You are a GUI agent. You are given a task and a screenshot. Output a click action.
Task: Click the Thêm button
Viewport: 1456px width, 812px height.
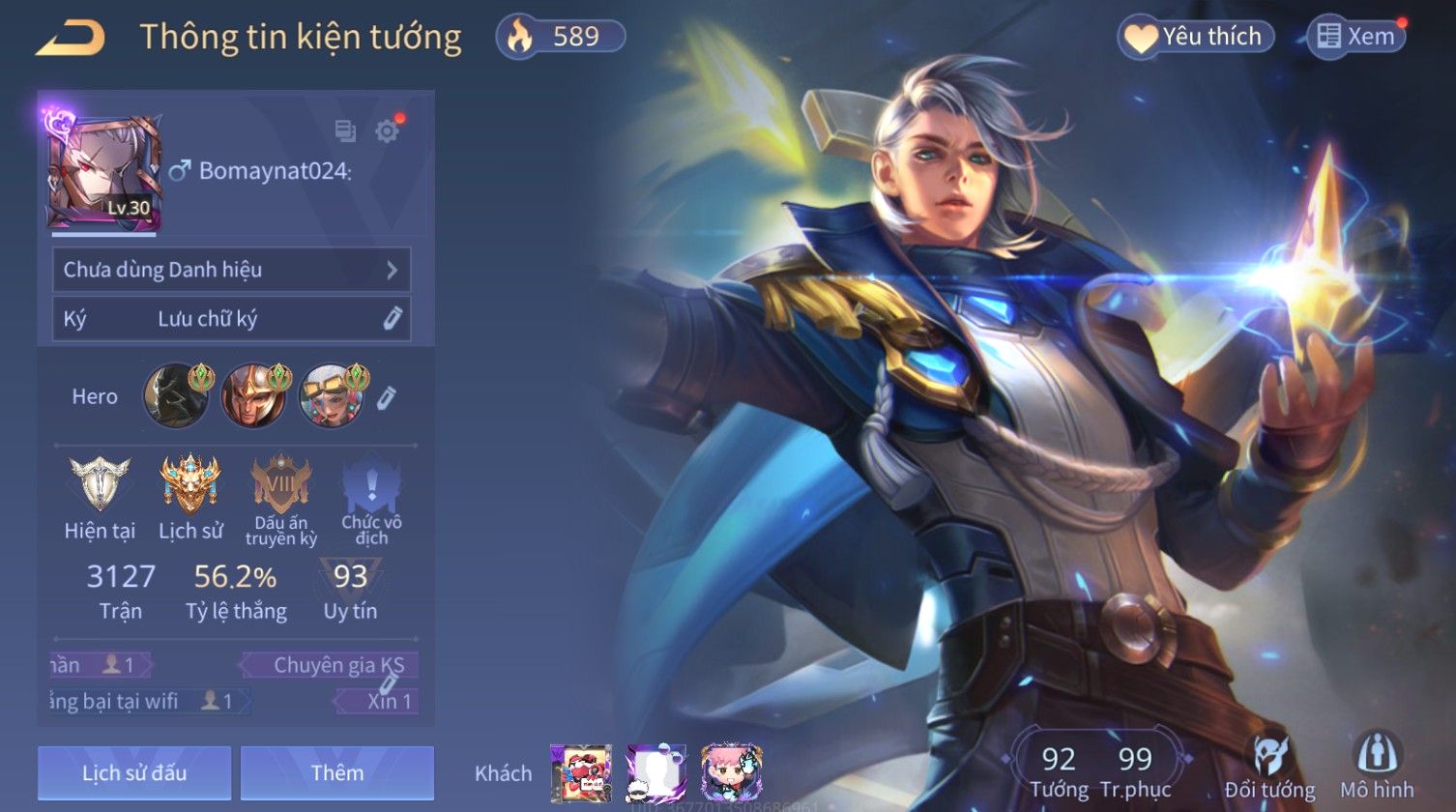336,772
